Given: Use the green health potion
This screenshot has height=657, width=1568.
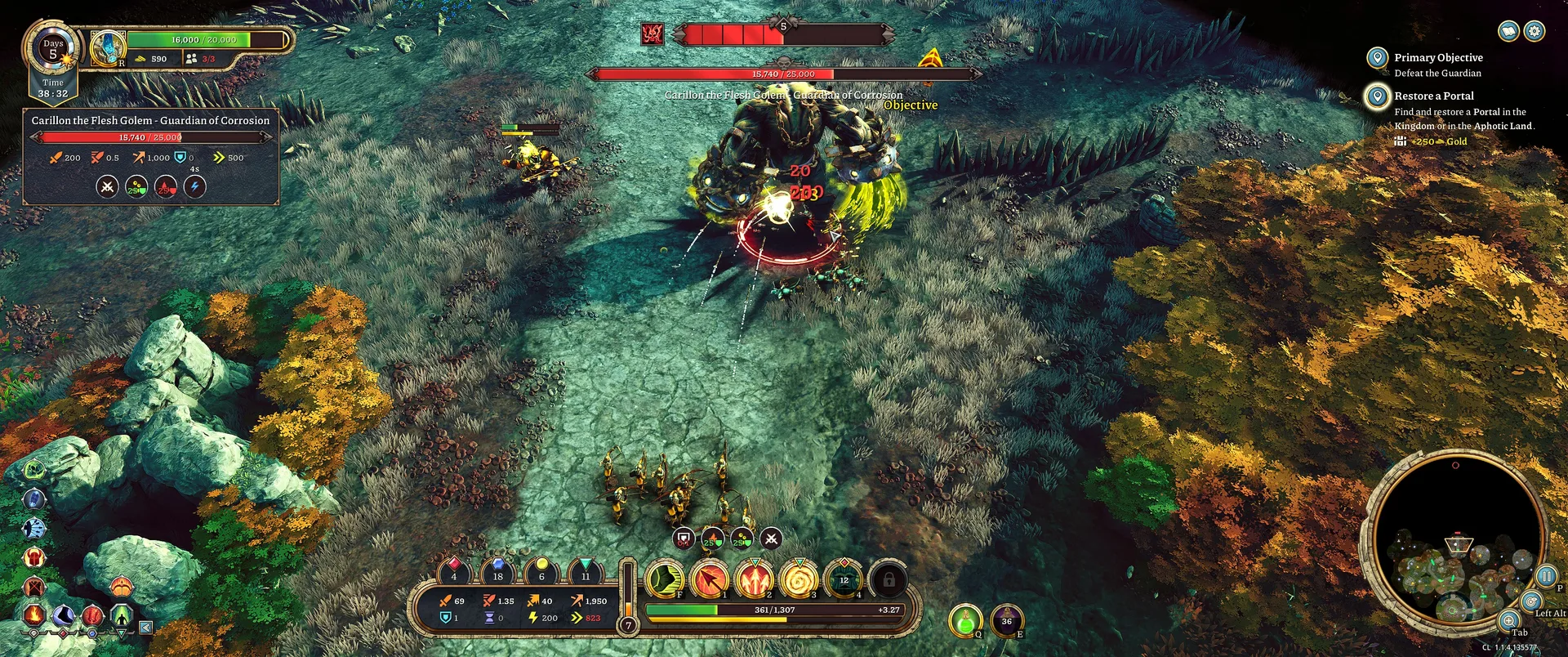Looking at the screenshot, I should pos(965,621).
